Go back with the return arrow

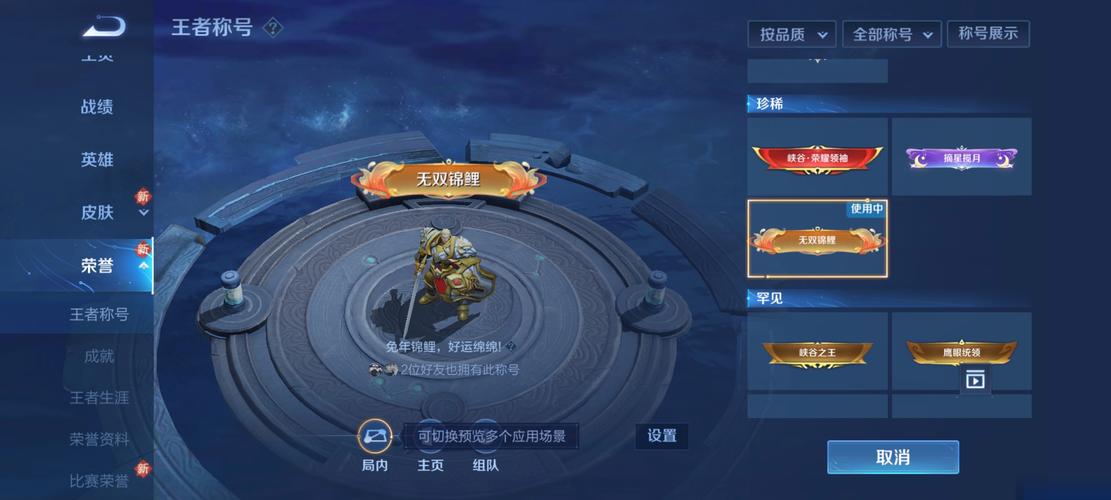point(103,27)
